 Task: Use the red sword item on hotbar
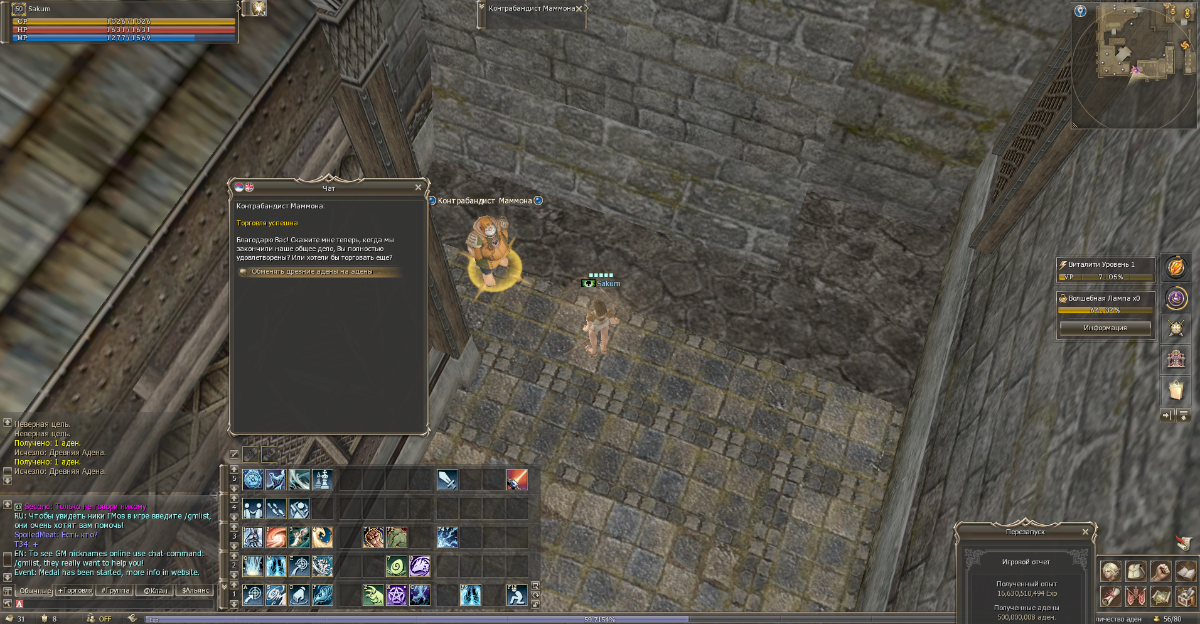(x=516, y=480)
